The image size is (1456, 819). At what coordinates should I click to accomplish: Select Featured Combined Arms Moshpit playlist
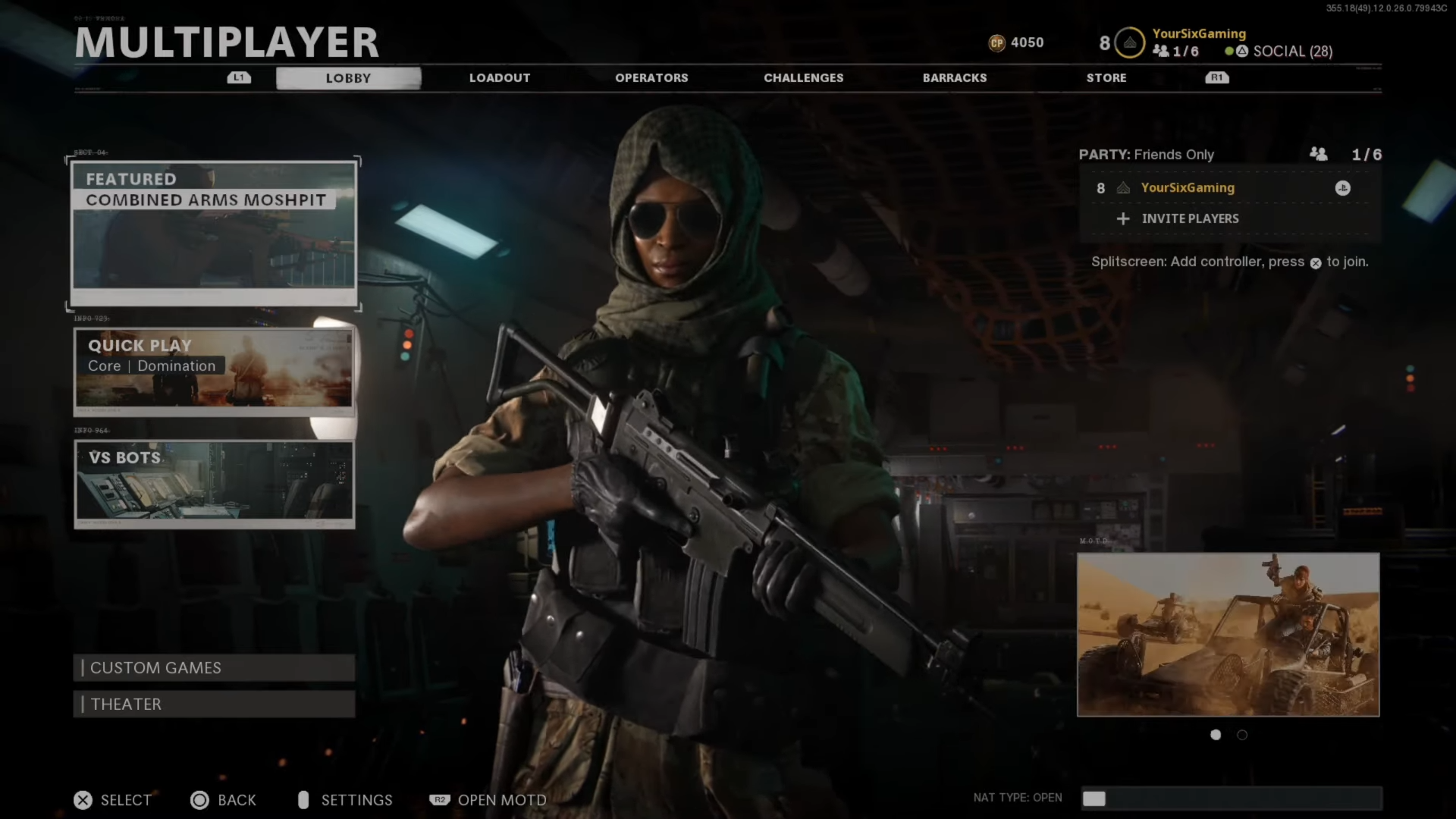click(x=214, y=233)
